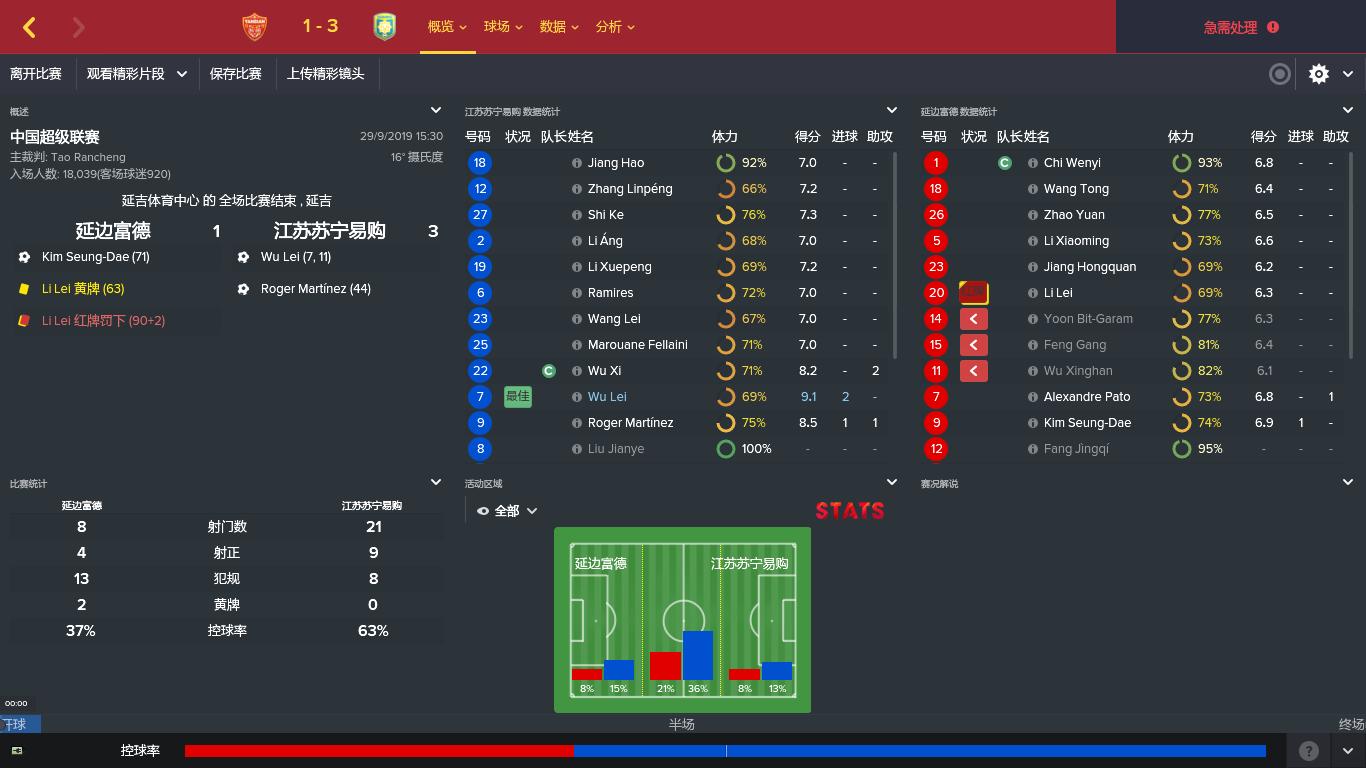This screenshot has width=1366, height=768.
Task: Open the help question mark icon
Action: (x=1307, y=750)
